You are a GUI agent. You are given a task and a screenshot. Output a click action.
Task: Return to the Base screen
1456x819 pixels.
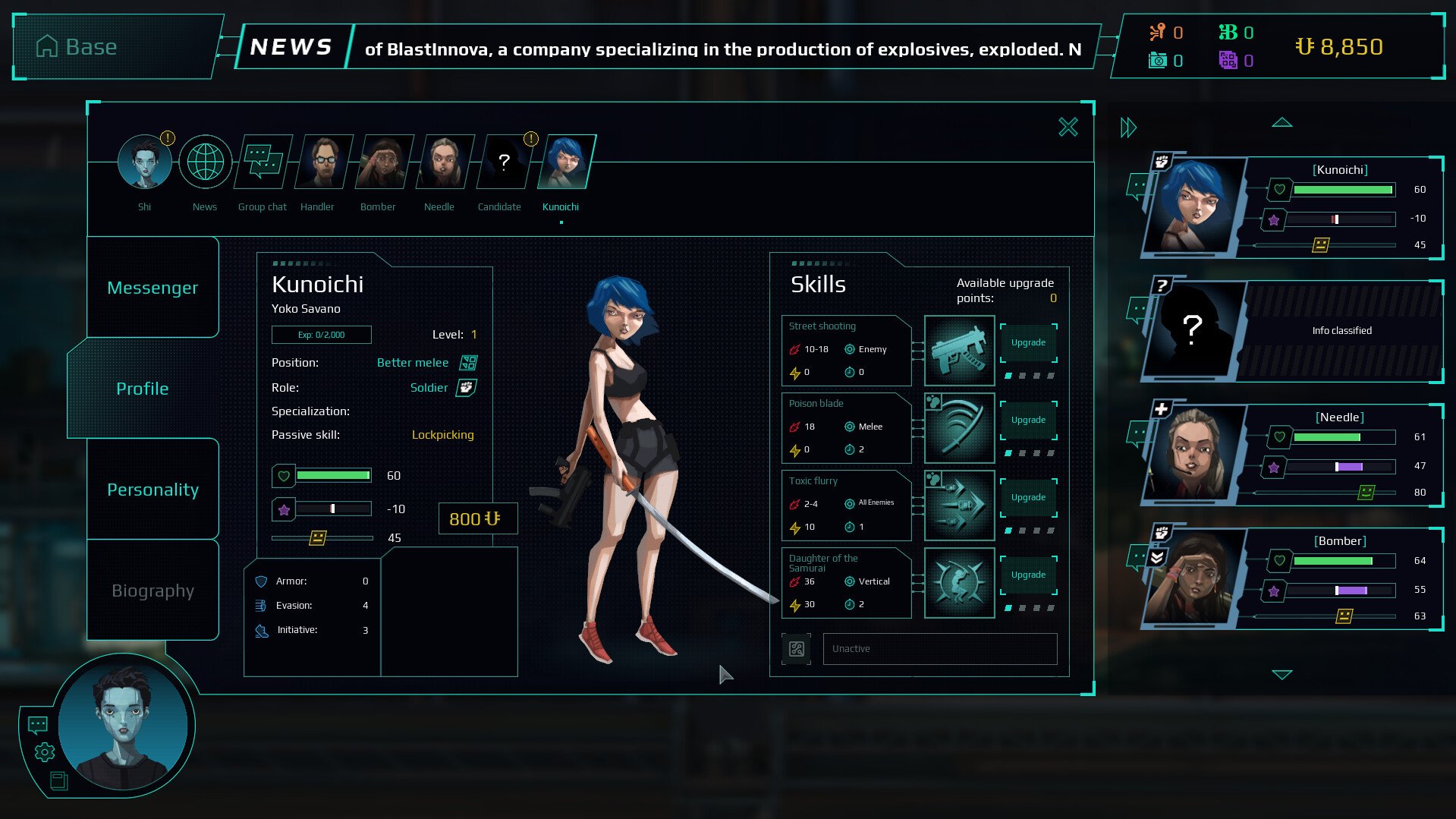[77, 47]
